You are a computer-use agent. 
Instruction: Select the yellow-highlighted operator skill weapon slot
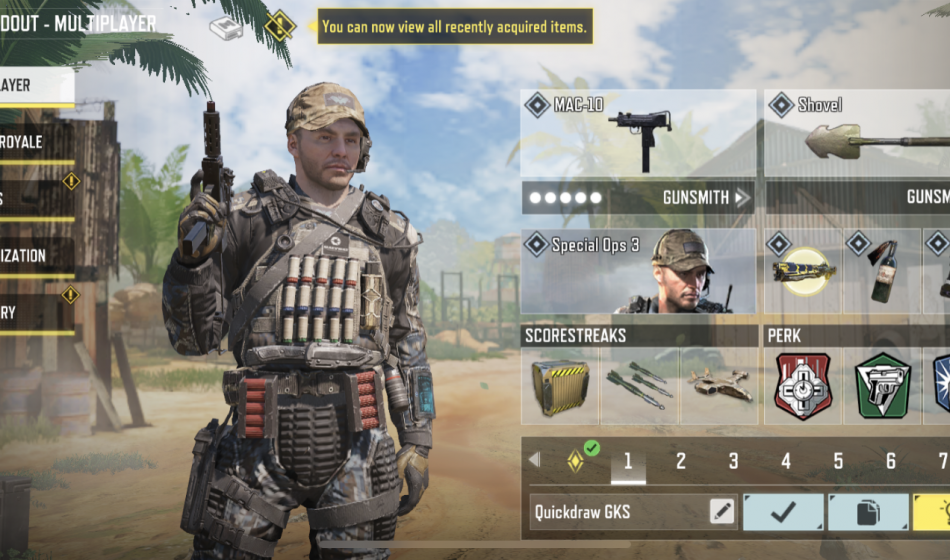click(x=803, y=271)
